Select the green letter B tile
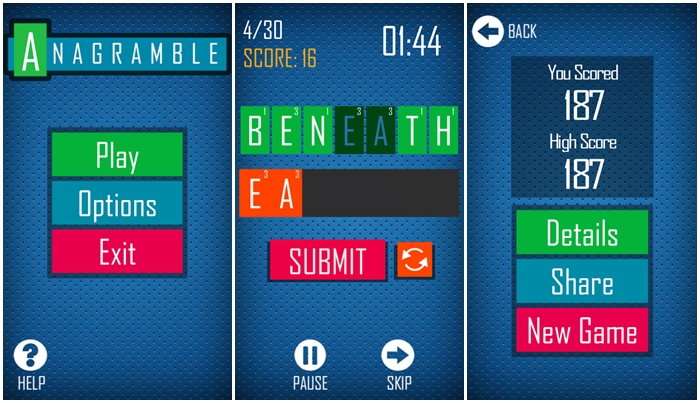Image resolution: width=700 pixels, height=403 pixels. tap(256, 130)
